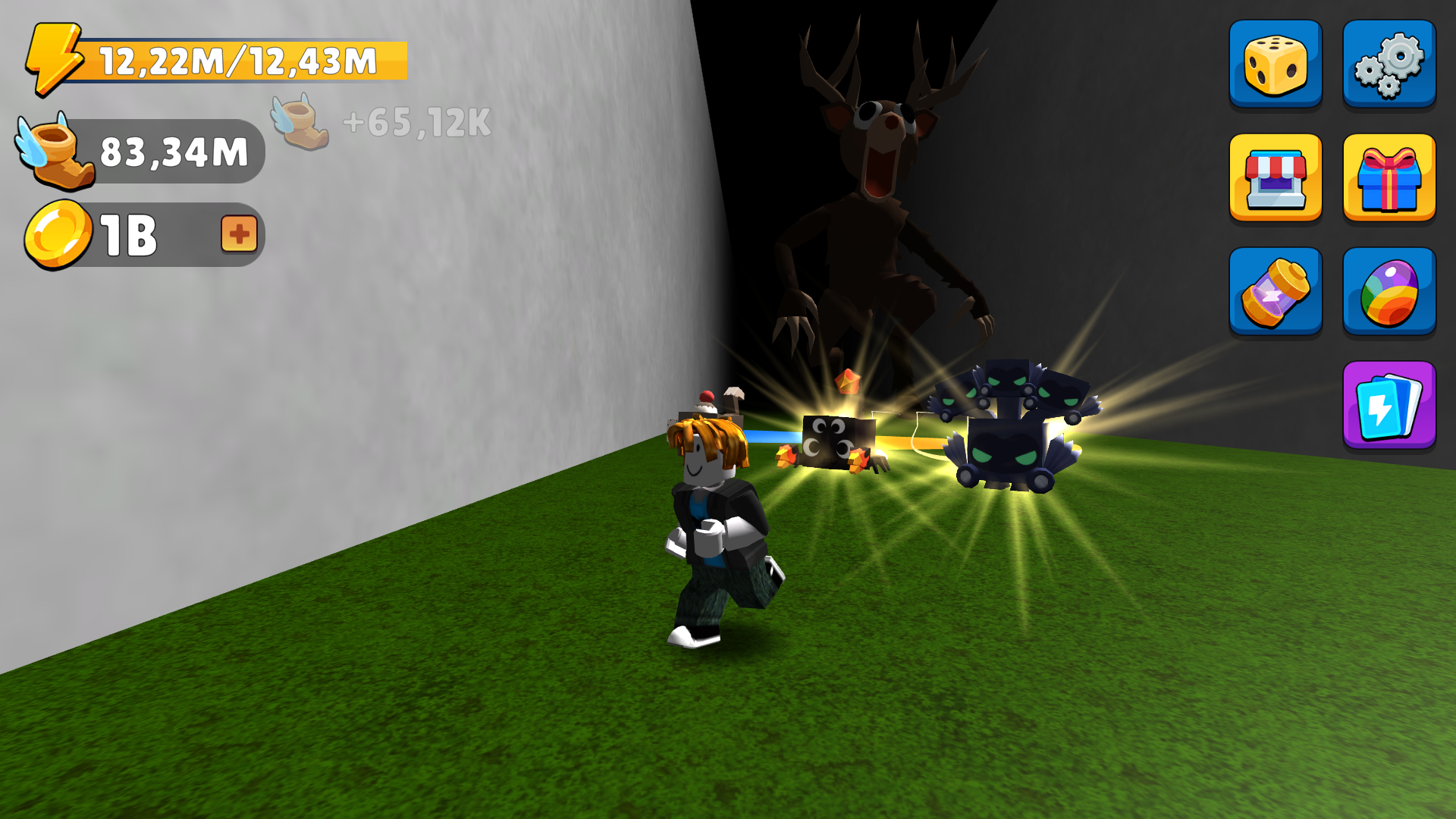Open the game settings gears

point(1389,63)
